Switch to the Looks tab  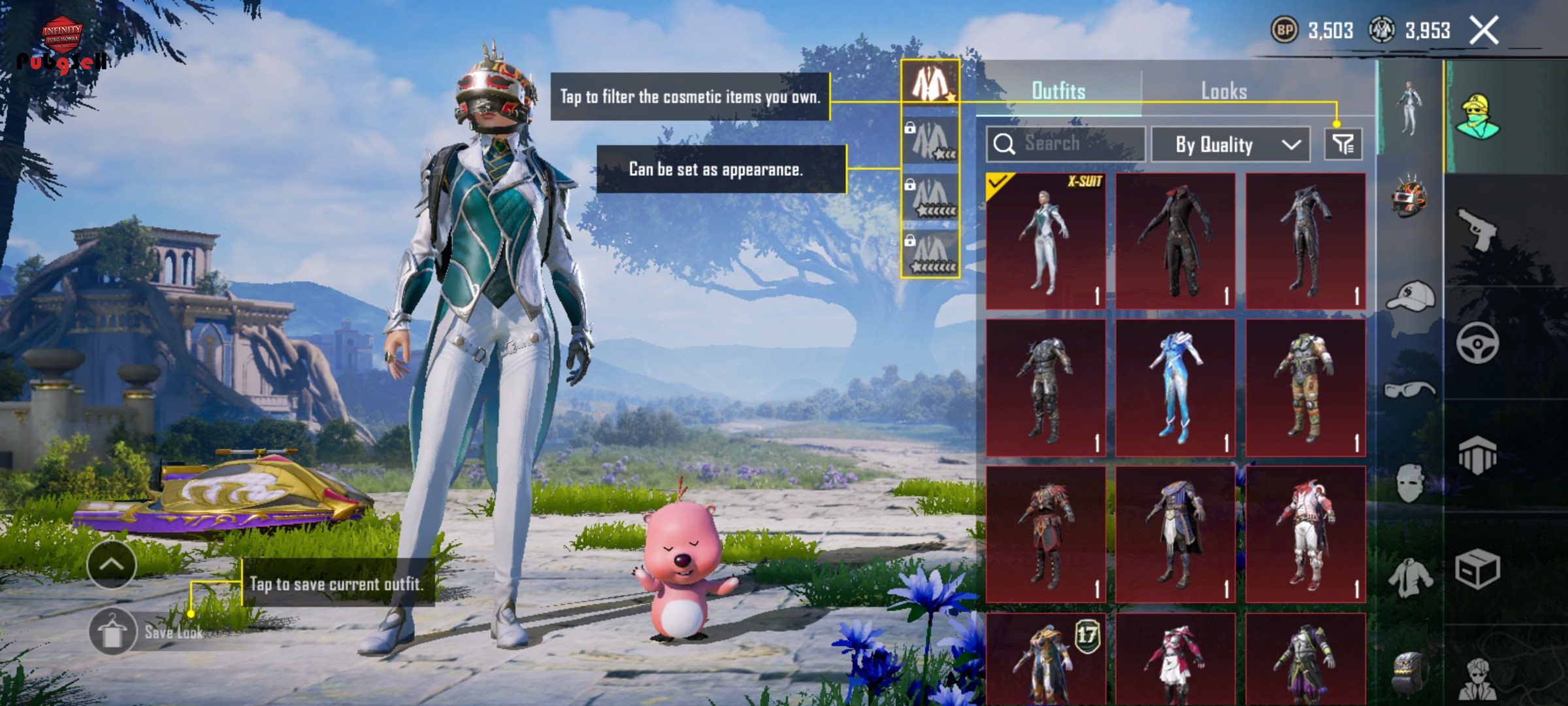(1224, 92)
